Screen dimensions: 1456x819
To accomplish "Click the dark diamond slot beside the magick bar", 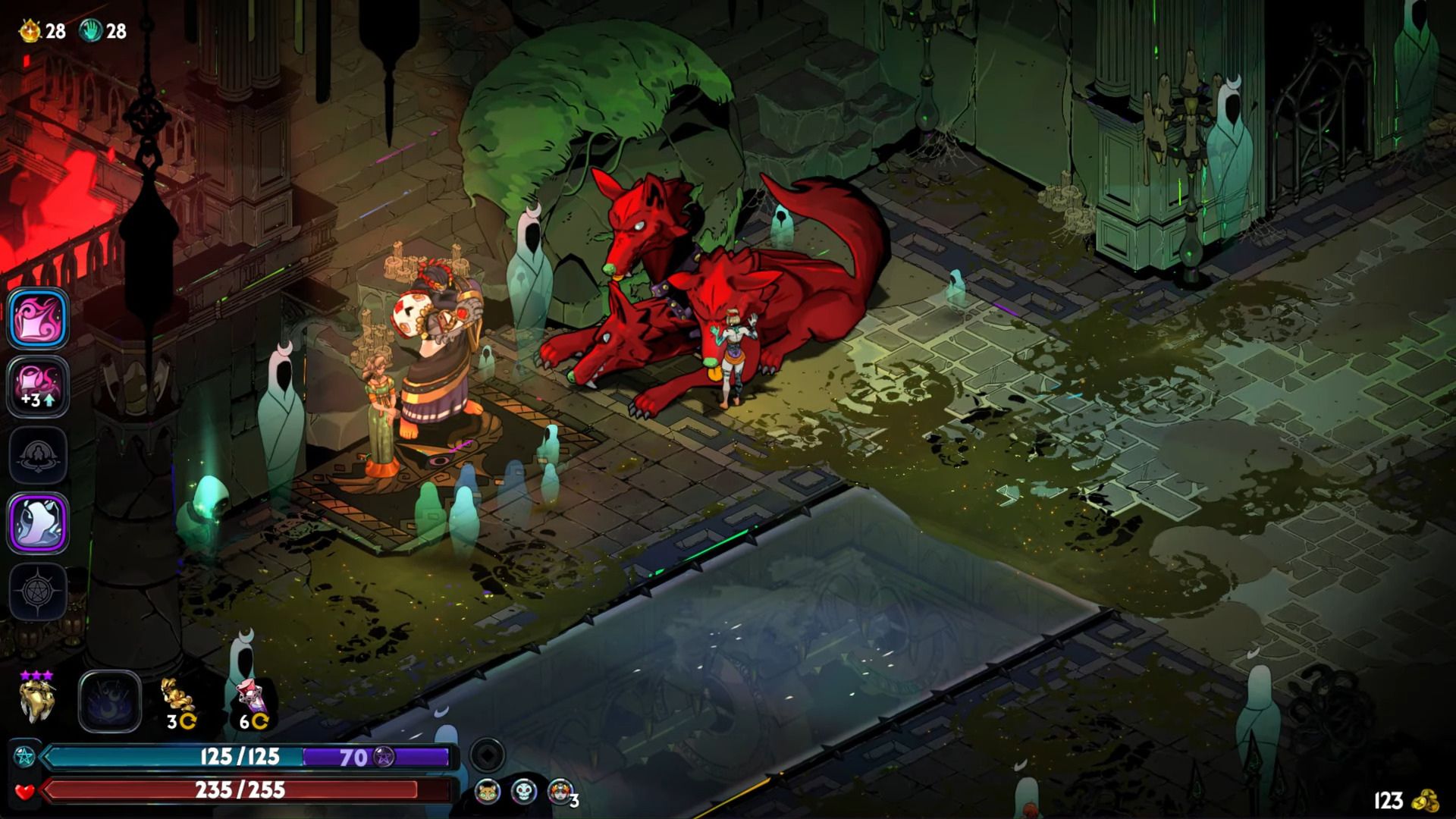I will (487, 755).
